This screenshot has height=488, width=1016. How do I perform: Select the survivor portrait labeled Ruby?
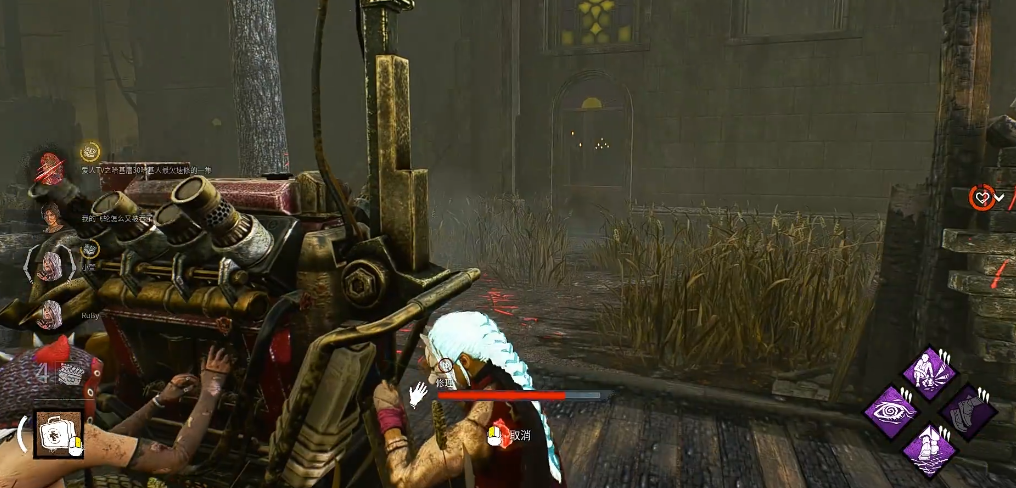point(50,313)
